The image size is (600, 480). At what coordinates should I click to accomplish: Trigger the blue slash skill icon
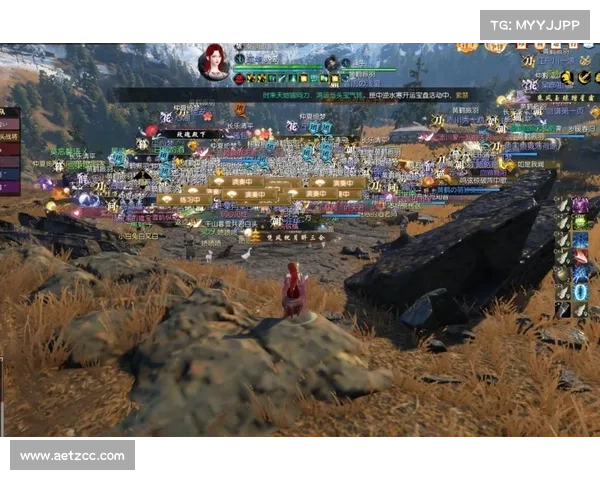pyautogui.click(x=580, y=240)
